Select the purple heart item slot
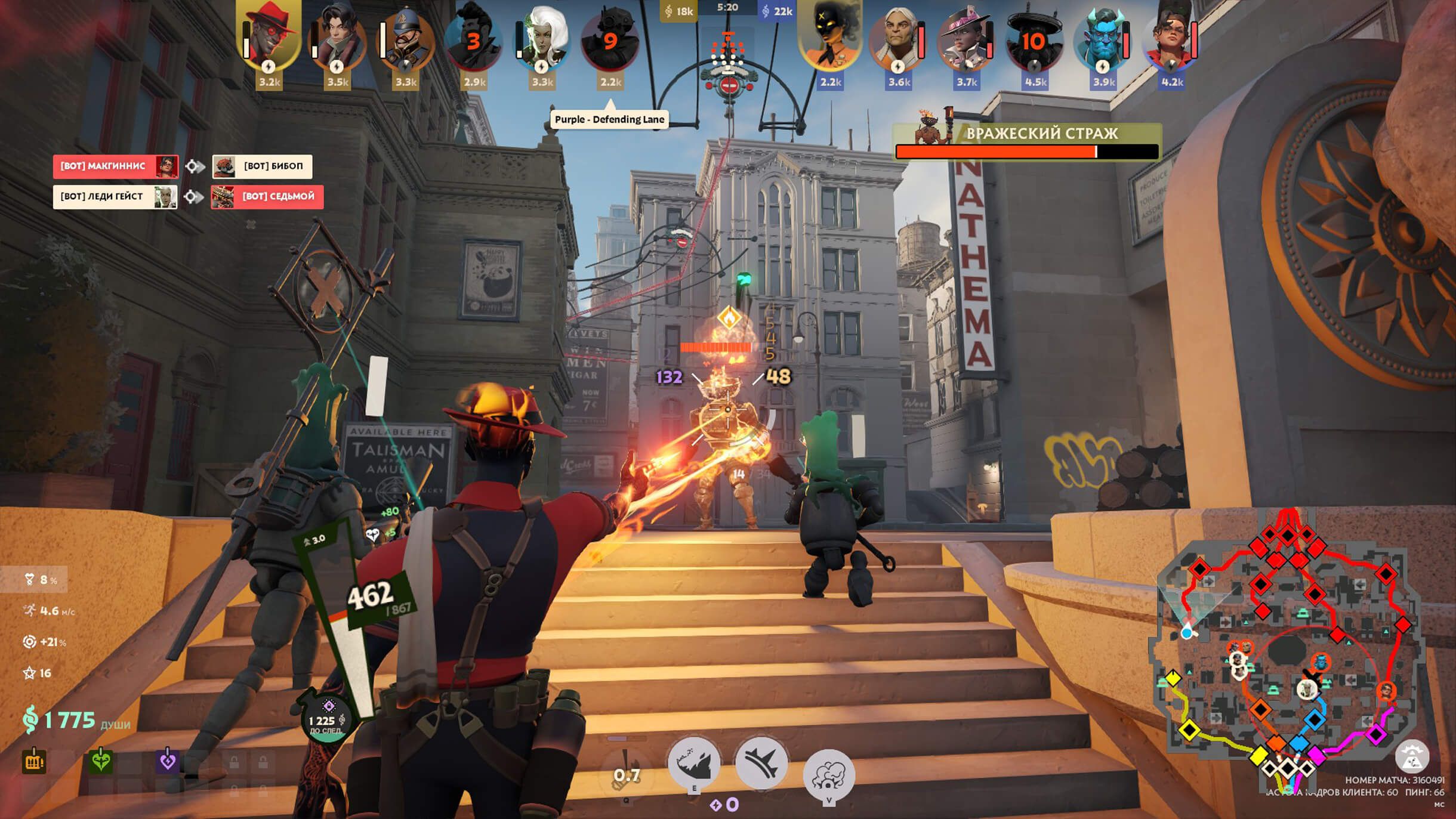 [x=168, y=761]
